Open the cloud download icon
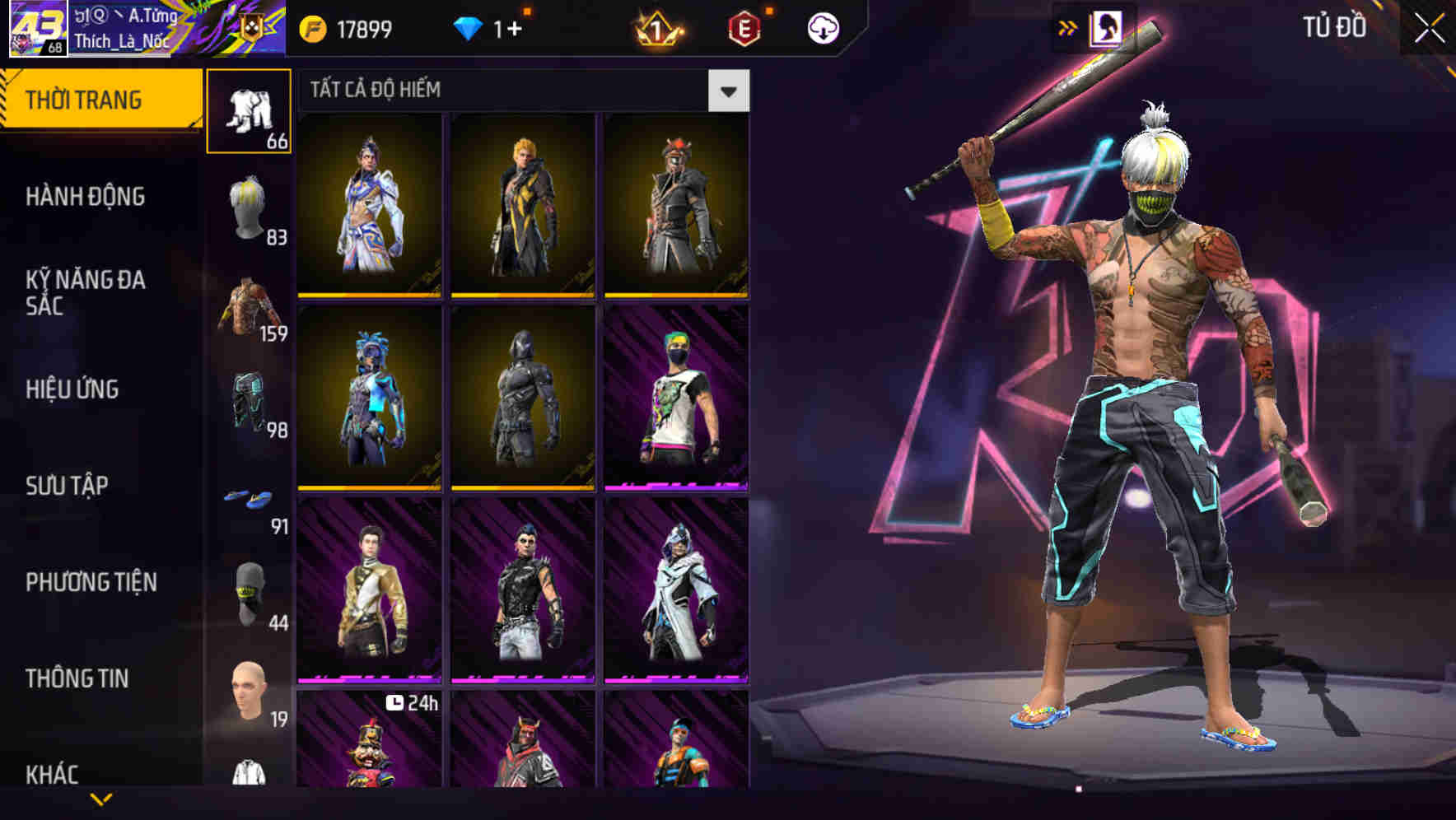 [822, 26]
